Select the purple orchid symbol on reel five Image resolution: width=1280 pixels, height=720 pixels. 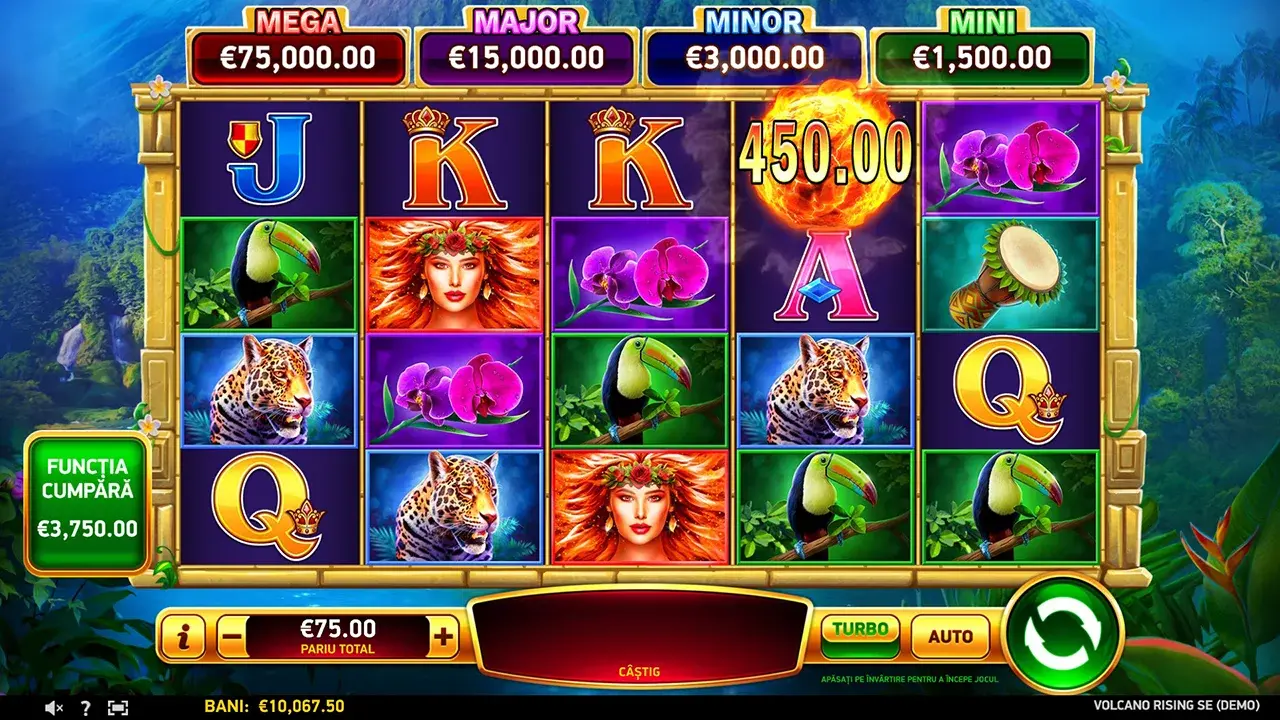[1010, 157]
